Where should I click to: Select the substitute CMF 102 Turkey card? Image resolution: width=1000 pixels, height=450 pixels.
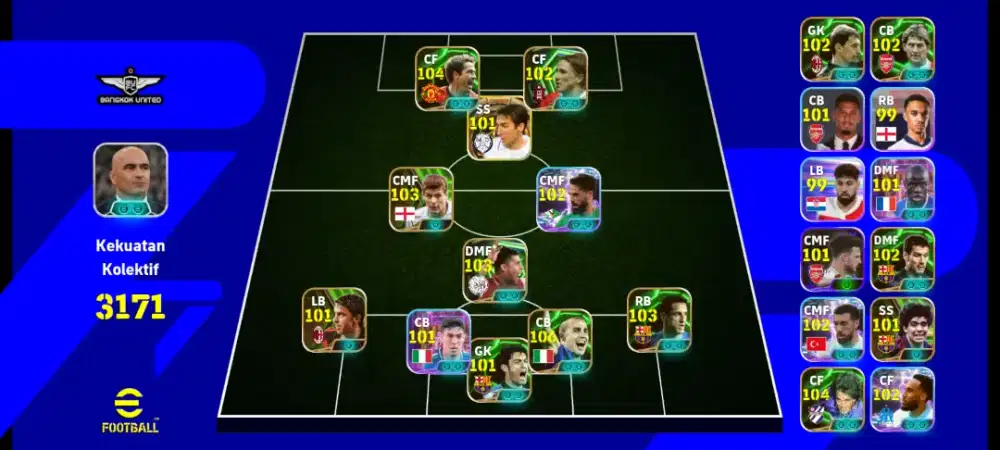point(832,329)
